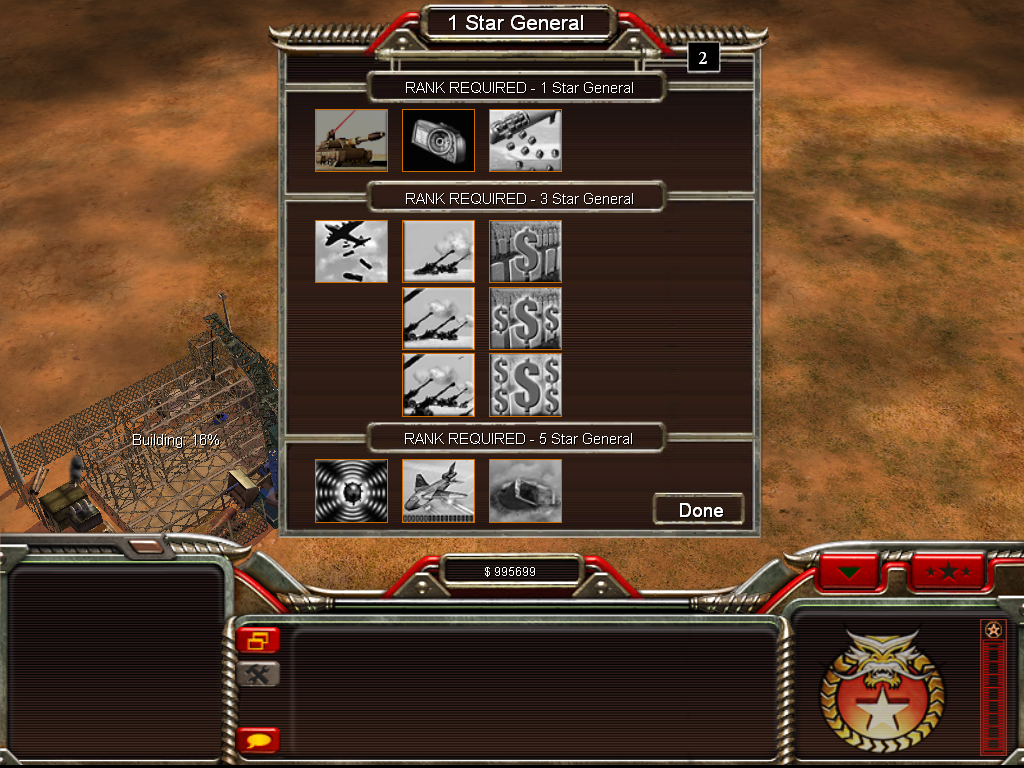Image resolution: width=1024 pixels, height=768 pixels.
Task: Select the three dollar sign Cash Hack
Action: point(525,318)
